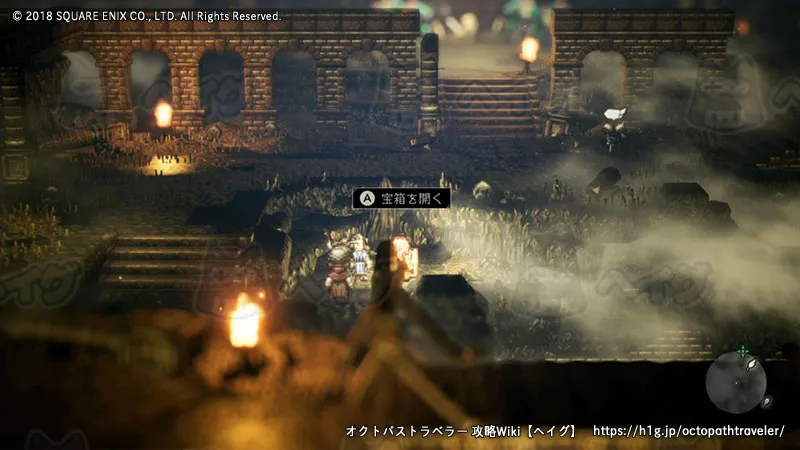The image size is (800, 450).
Task: Click the circular minimap
Action: (x=736, y=383)
